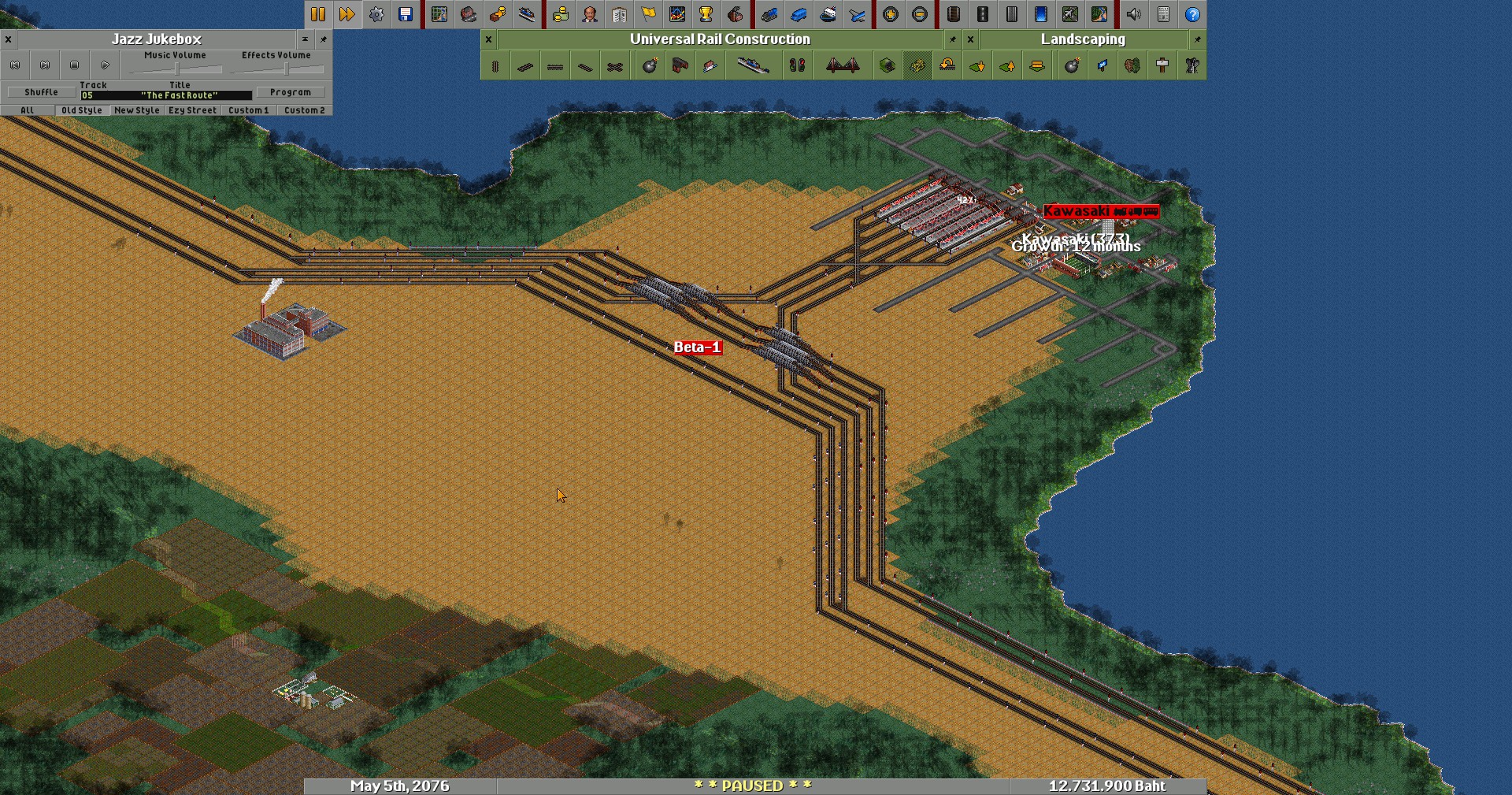Close the Universal Rail Construction toolbar
Screen dimensions: 1512x795
pos(488,39)
